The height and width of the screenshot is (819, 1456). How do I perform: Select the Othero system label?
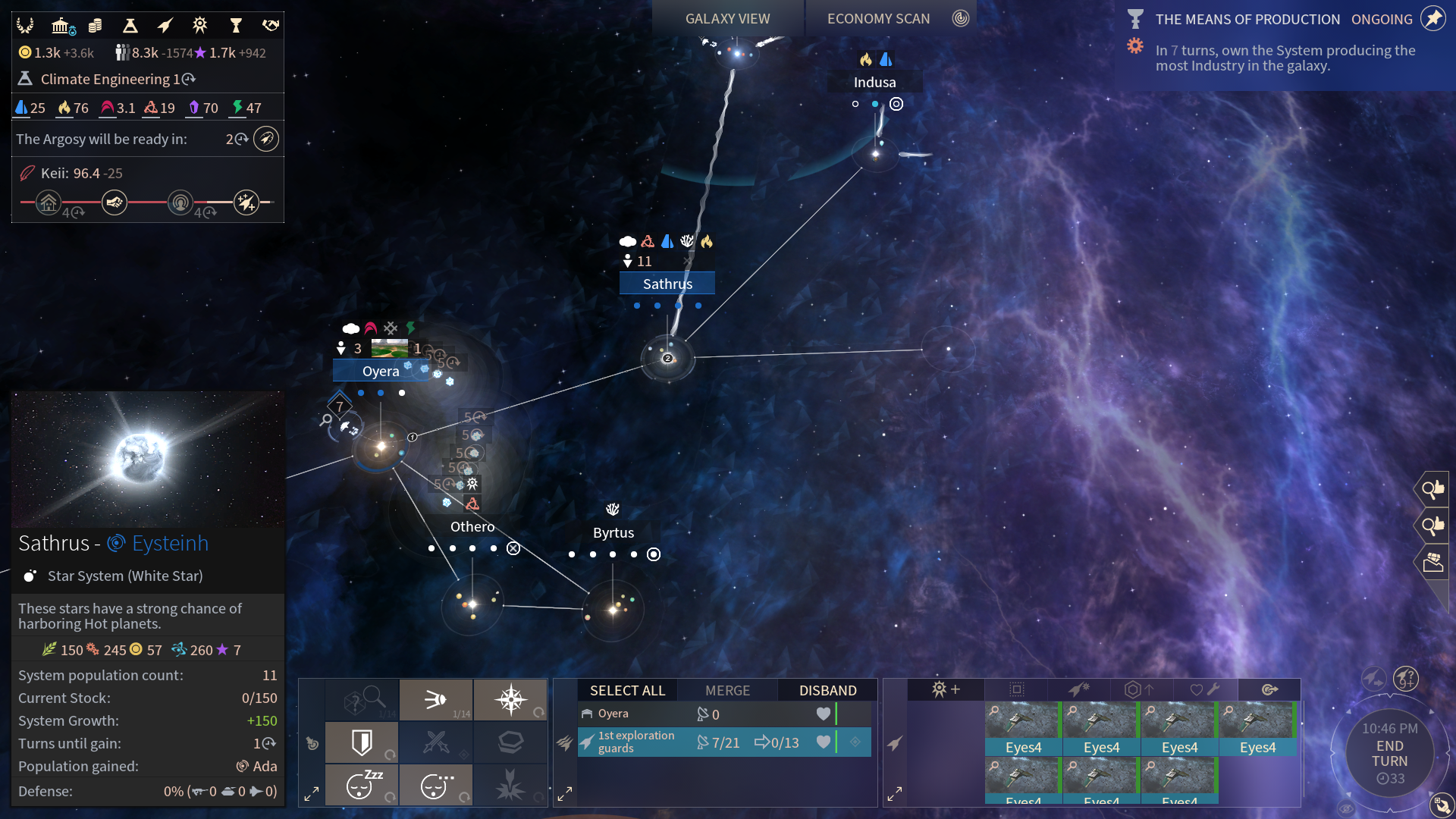[x=472, y=526]
